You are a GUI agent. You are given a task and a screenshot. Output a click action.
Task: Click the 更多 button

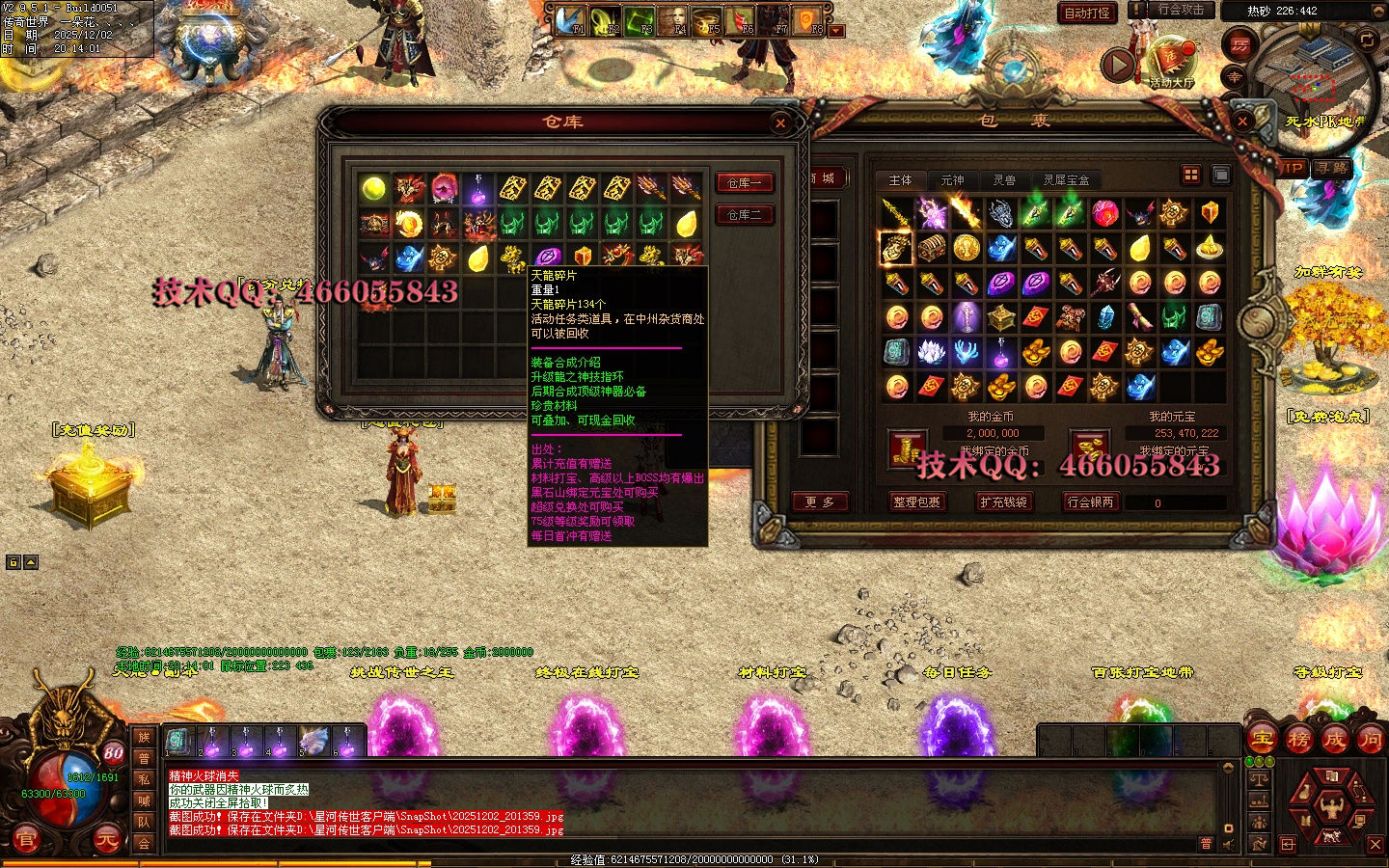click(819, 502)
